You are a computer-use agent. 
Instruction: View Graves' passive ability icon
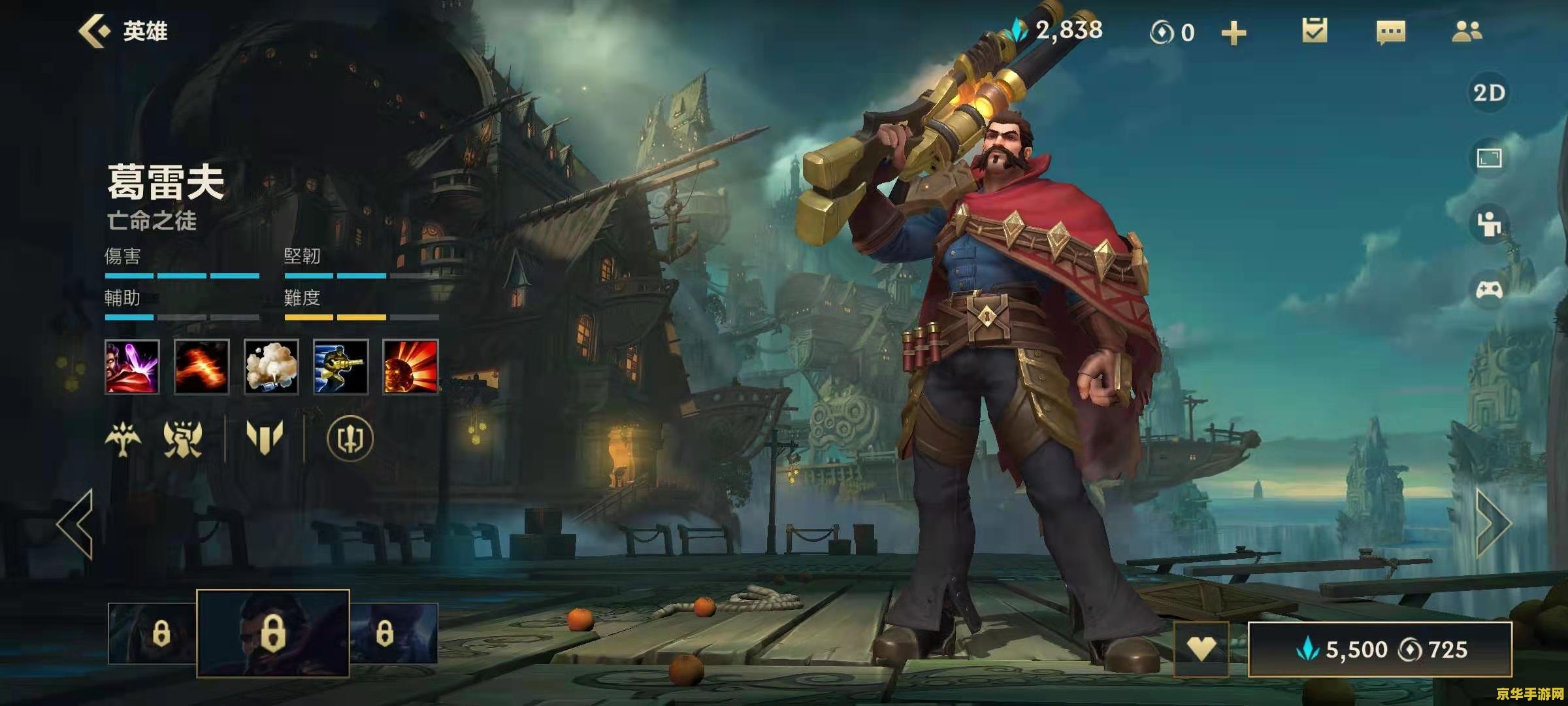tap(132, 367)
